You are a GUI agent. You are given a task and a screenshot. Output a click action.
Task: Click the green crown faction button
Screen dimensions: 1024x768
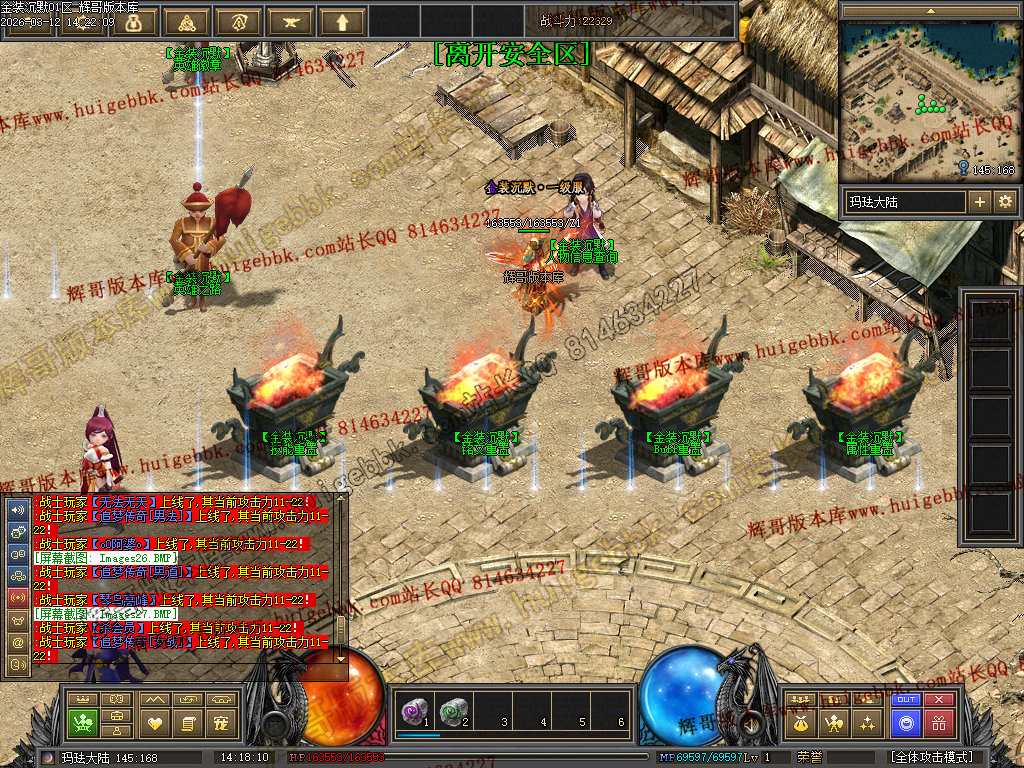(x=84, y=721)
